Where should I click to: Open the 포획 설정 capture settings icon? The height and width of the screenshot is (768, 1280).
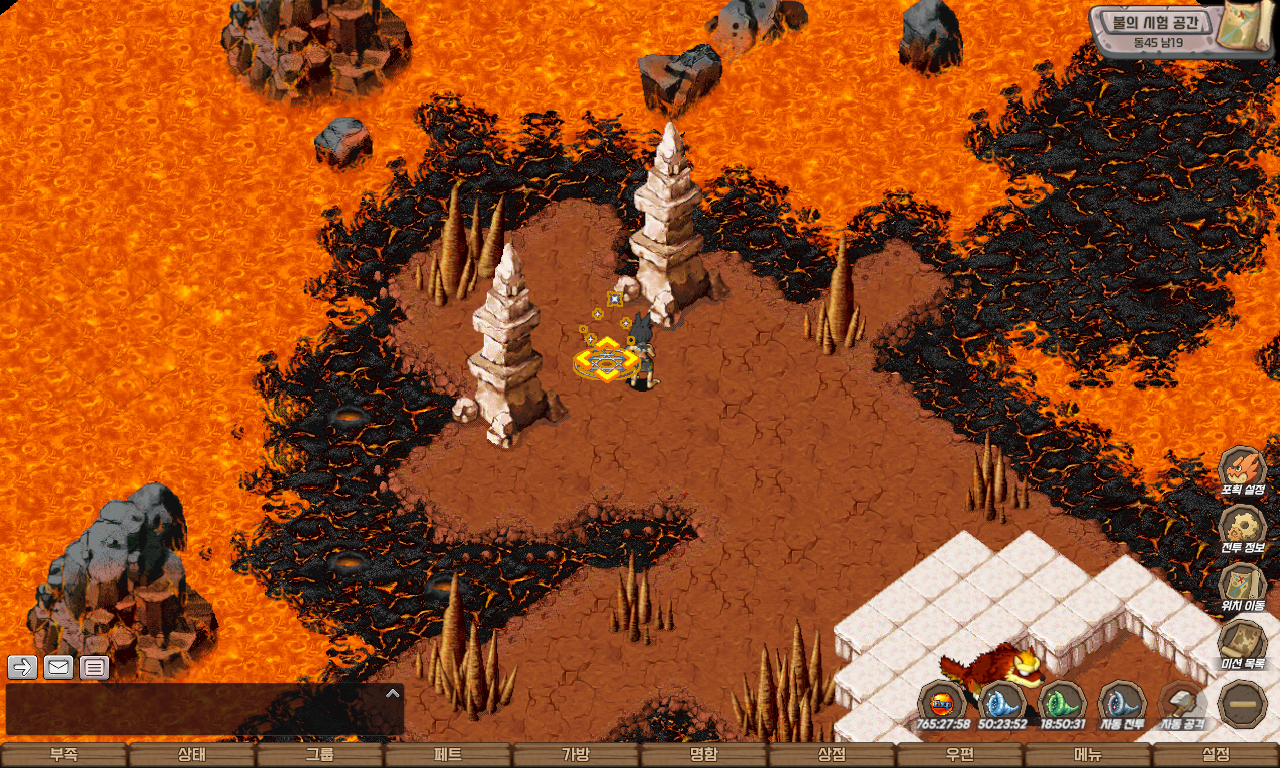1243,470
